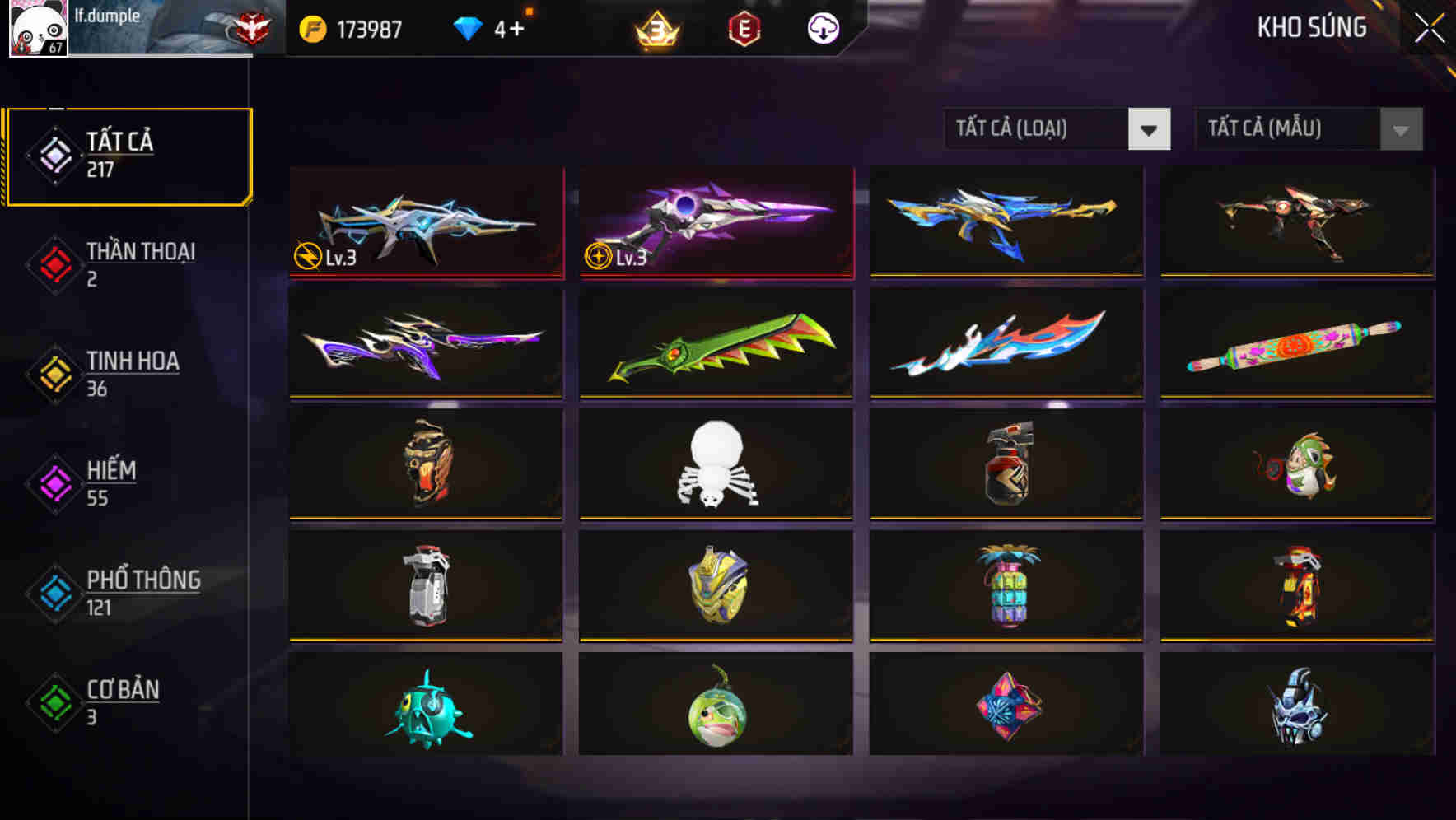Click the arrow on the right filter dropdown
Image resolution: width=1456 pixels, height=820 pixels.
tap(1400, 129)
